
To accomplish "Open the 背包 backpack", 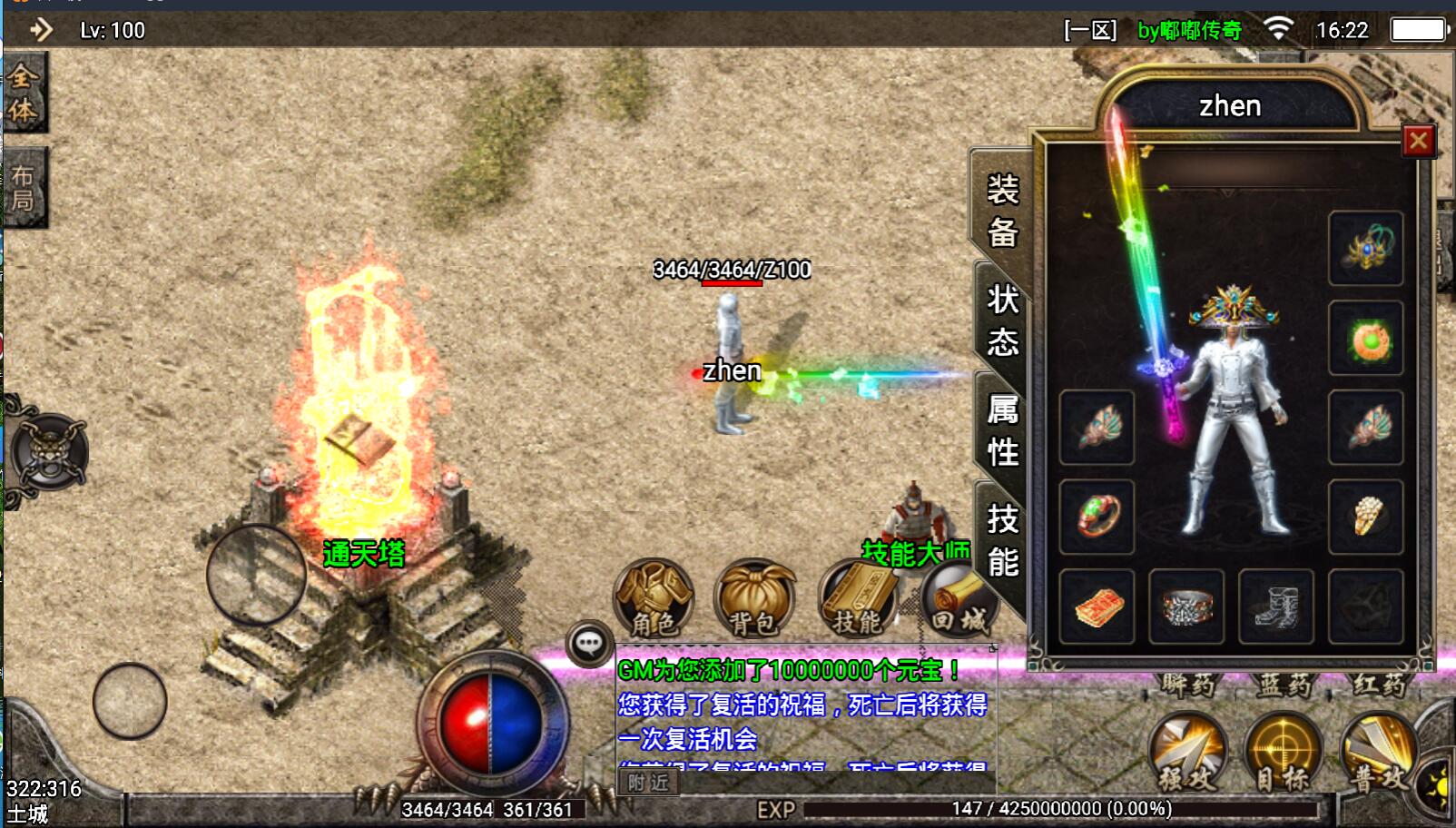I will pyautogui.click(x=754, y=599).
